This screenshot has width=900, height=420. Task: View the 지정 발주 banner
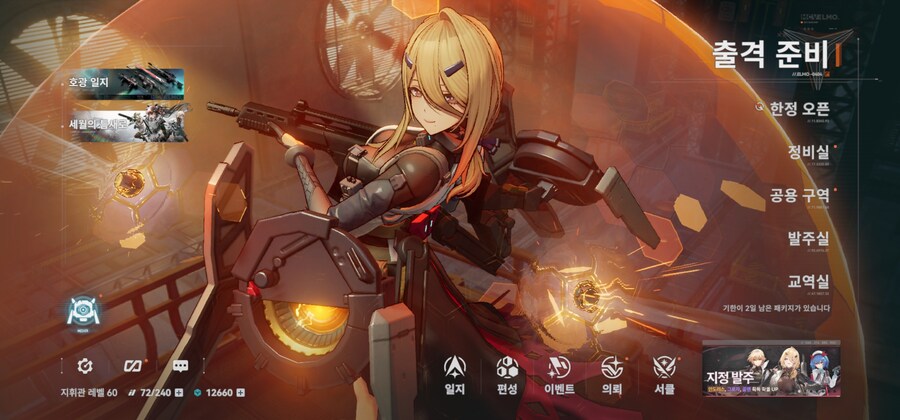pos(769,371)
